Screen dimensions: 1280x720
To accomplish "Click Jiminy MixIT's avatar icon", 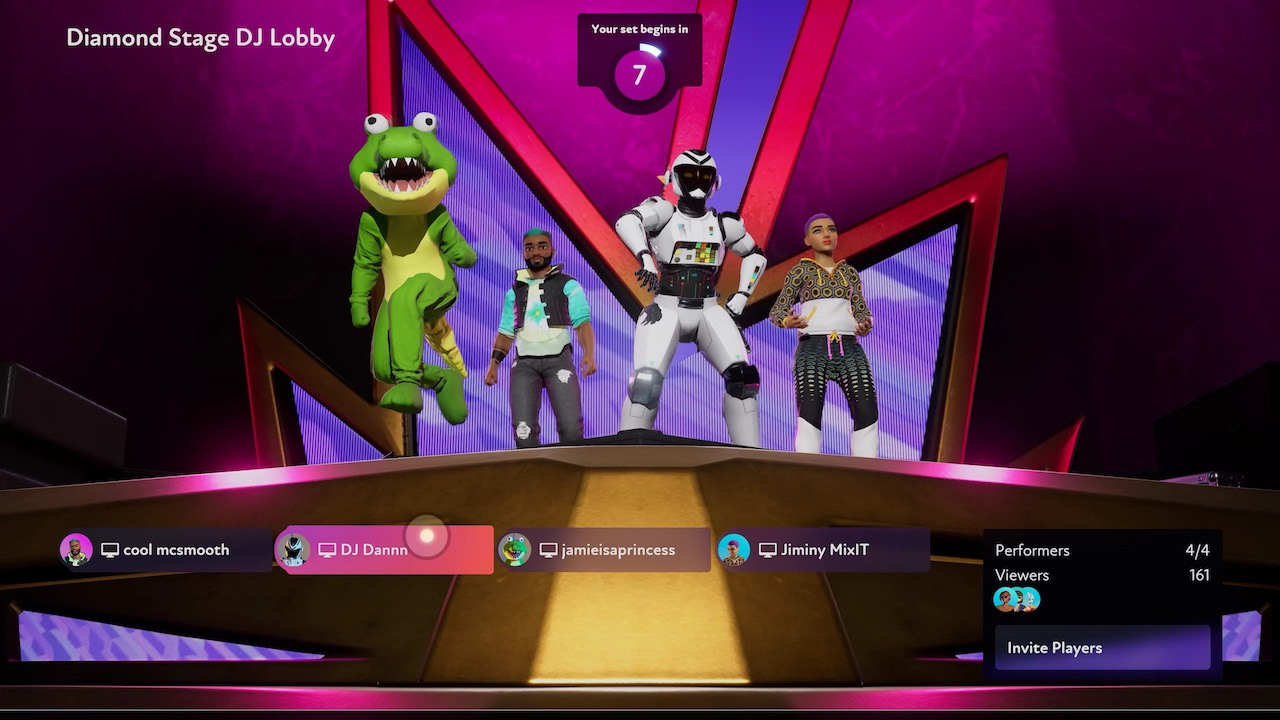I will point(736,549).
